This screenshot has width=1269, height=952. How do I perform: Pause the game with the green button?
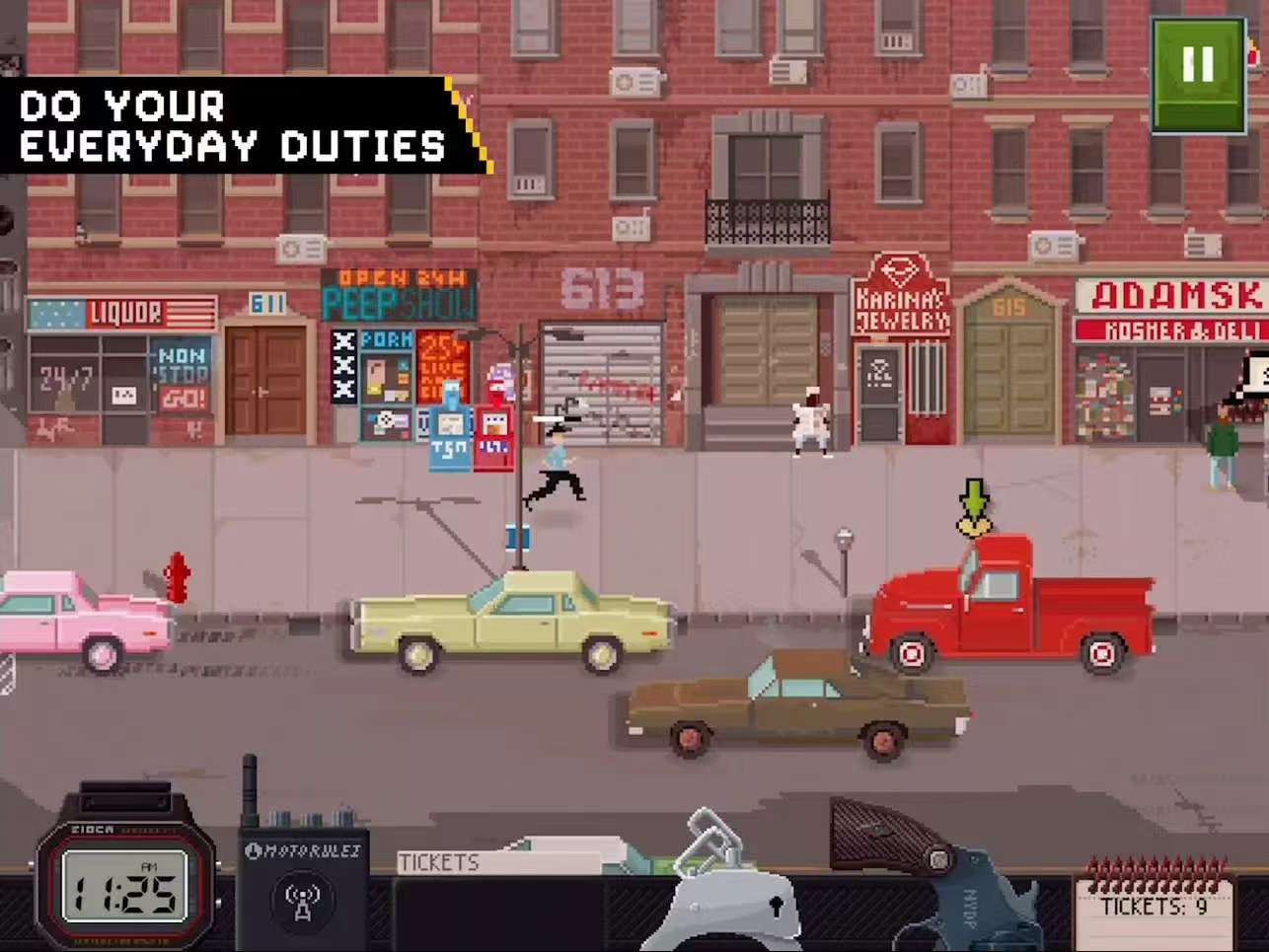click(1198, 73)
